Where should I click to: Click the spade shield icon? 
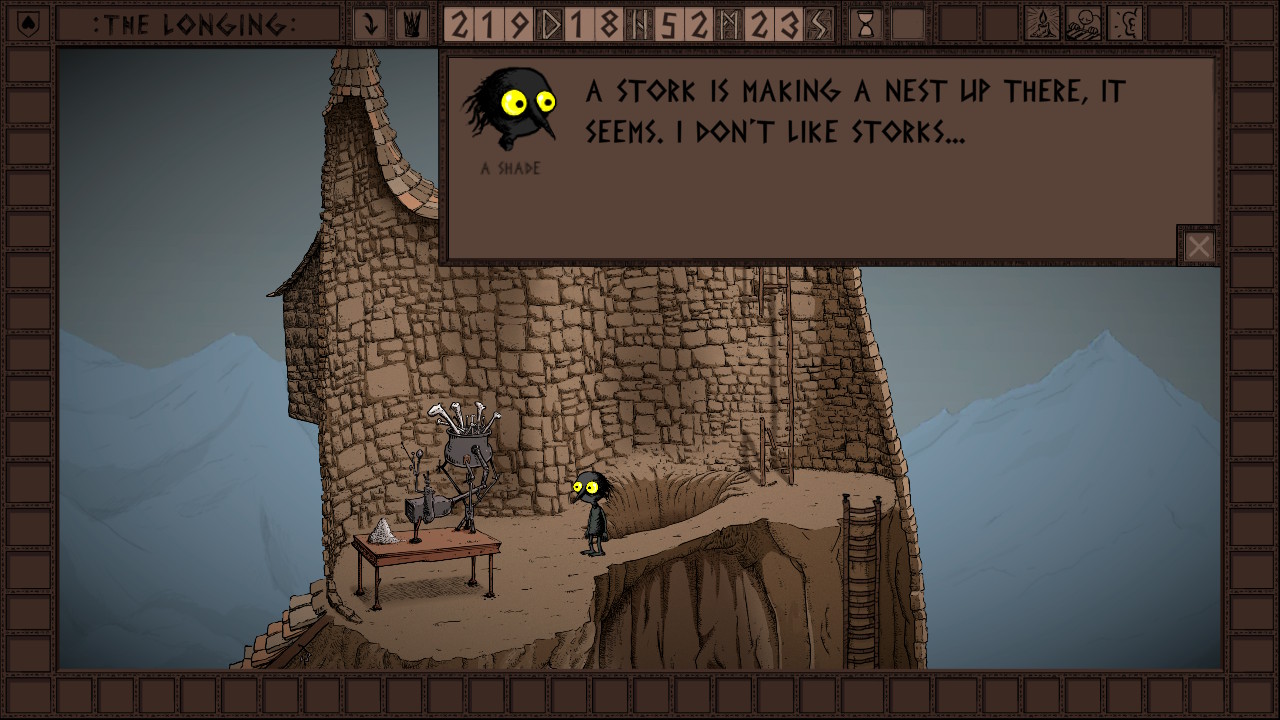pyautogui.click(x=28, y=24)
